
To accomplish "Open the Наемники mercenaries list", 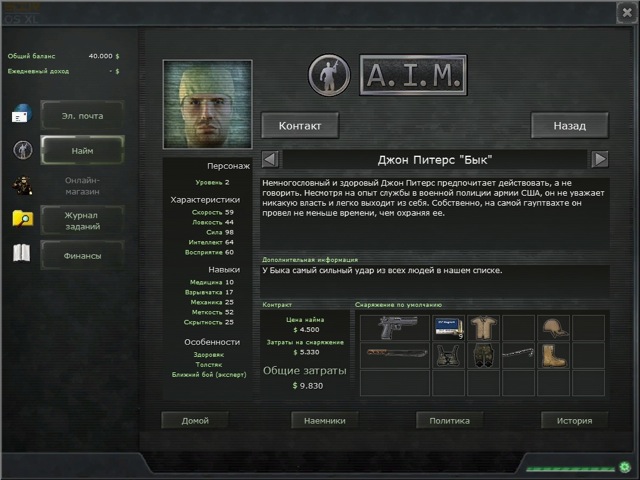I will click(x=325, y=421).
